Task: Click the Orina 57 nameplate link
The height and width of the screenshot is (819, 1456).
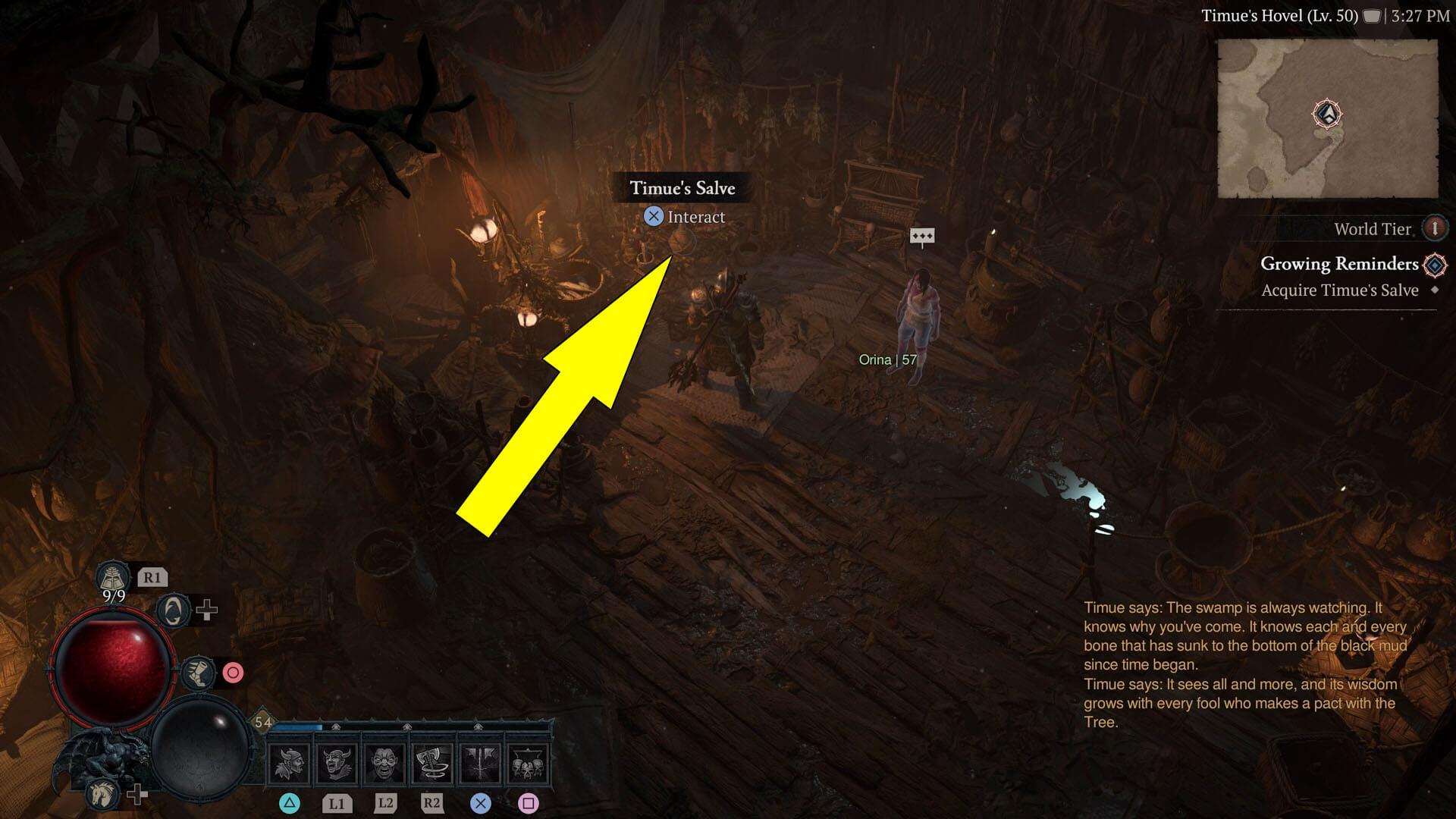Action: coord(888,359)
